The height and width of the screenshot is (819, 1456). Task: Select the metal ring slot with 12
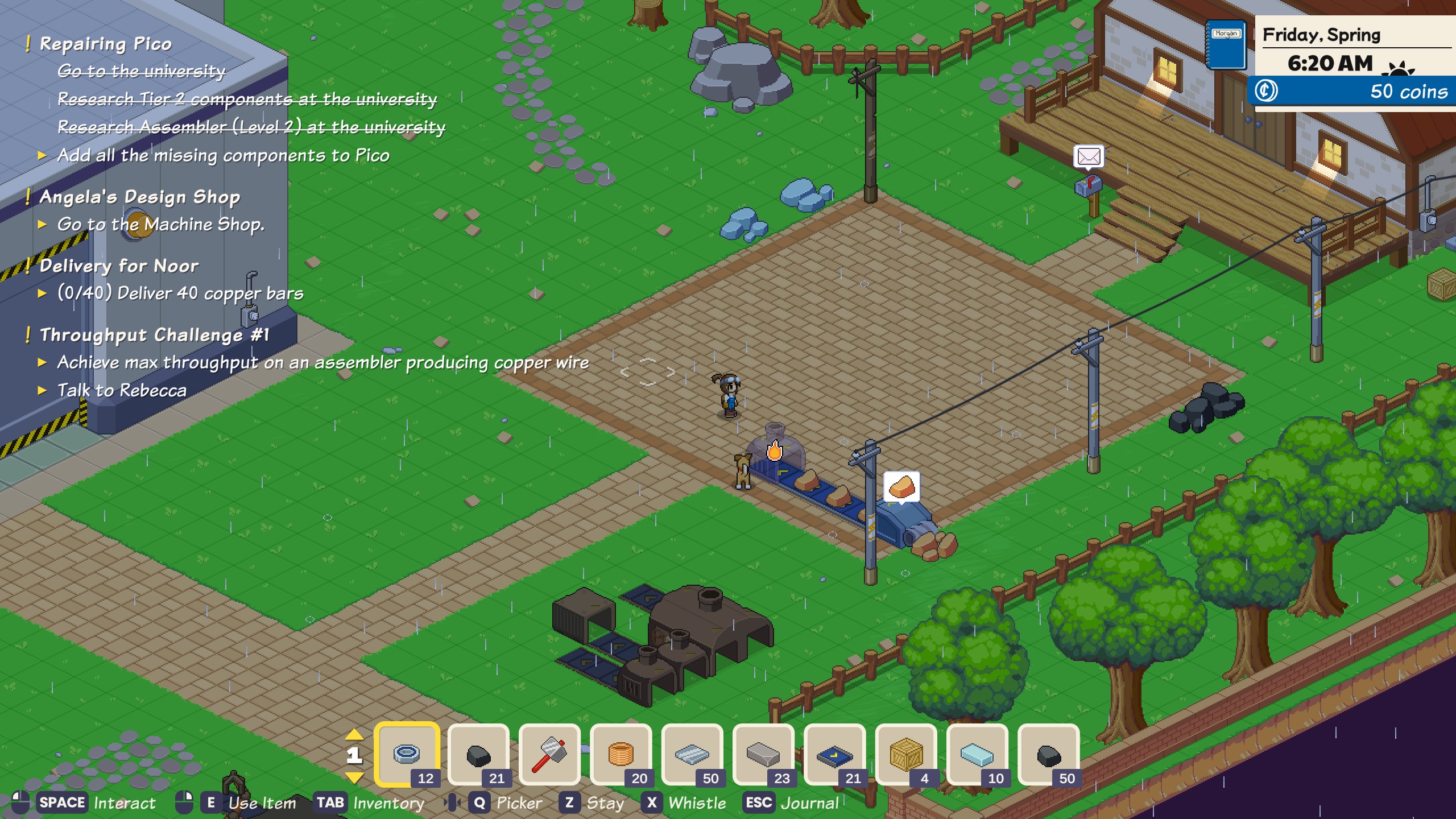[407, 755]
